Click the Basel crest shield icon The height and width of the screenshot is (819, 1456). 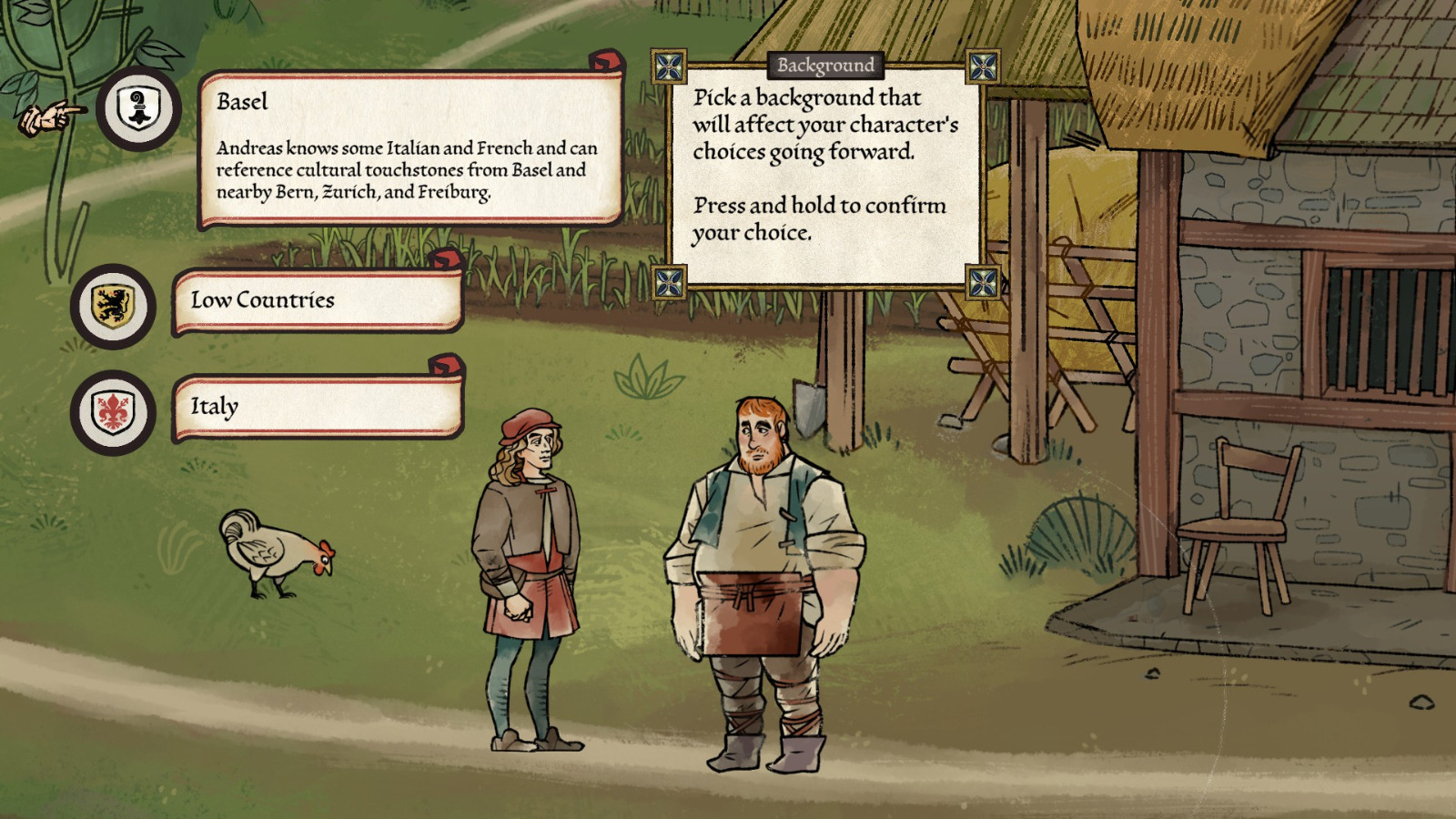pyautogui.click(x=138, y=109)
